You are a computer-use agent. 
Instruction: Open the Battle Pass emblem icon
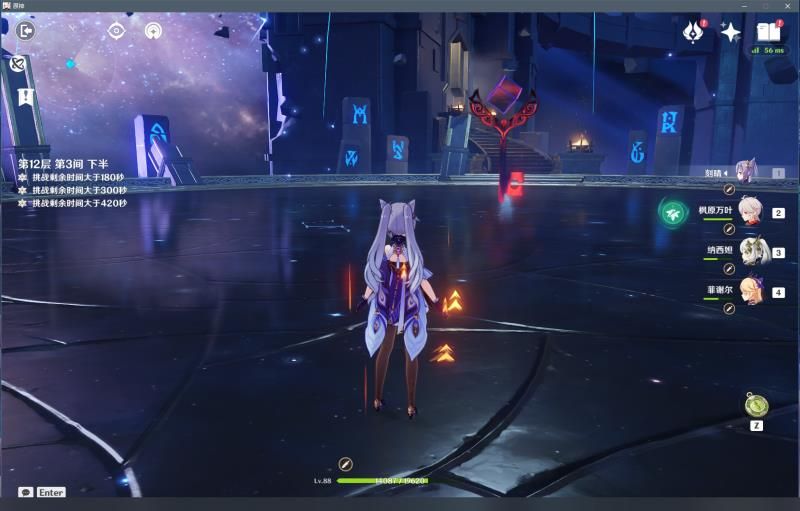[693, 32]
